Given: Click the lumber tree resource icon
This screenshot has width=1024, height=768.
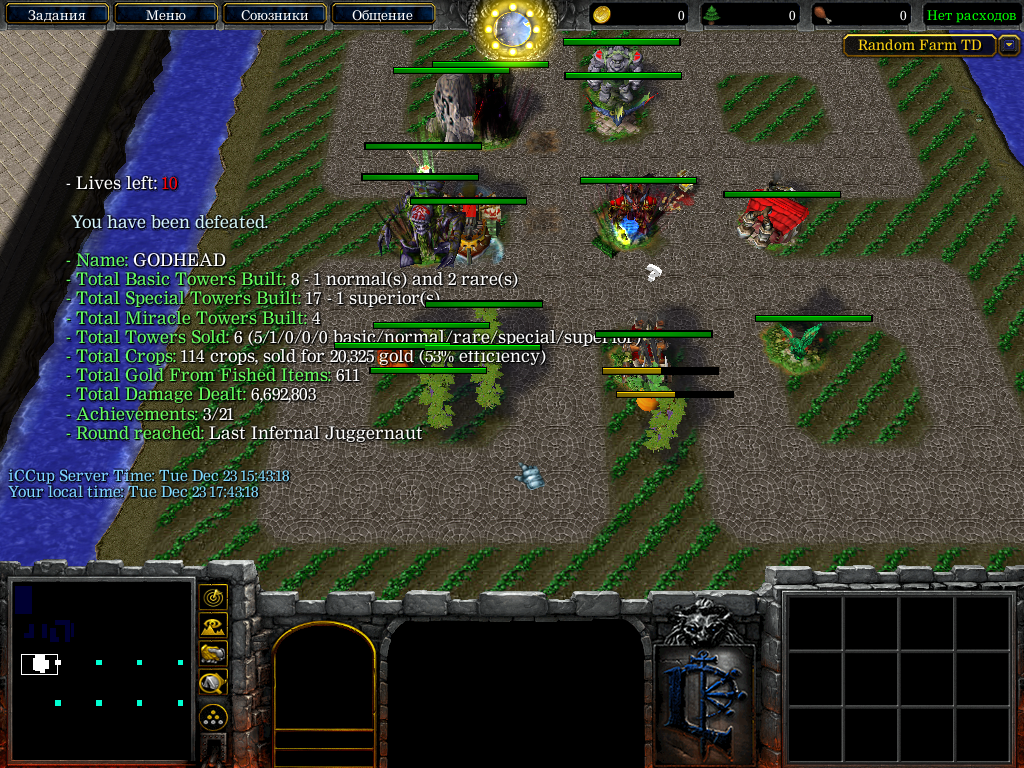Looking at the screenshot, I should 712,15.
